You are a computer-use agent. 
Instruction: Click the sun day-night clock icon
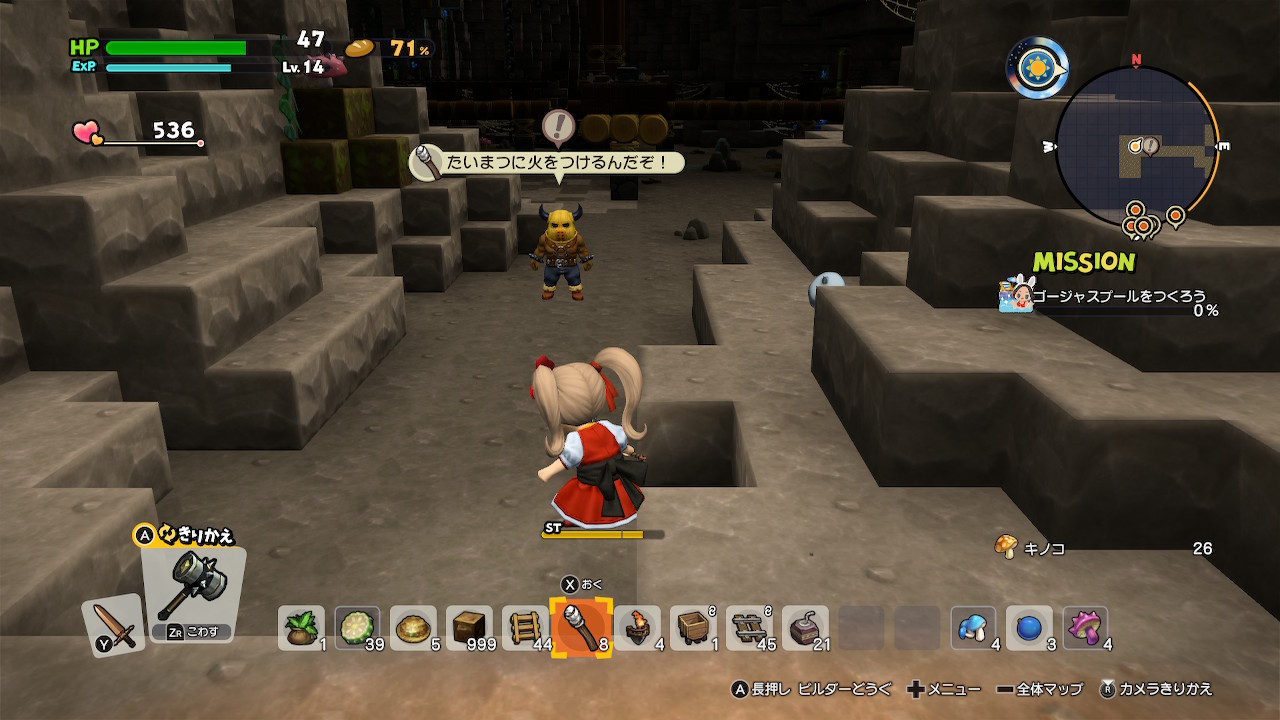pos(1037,67)
